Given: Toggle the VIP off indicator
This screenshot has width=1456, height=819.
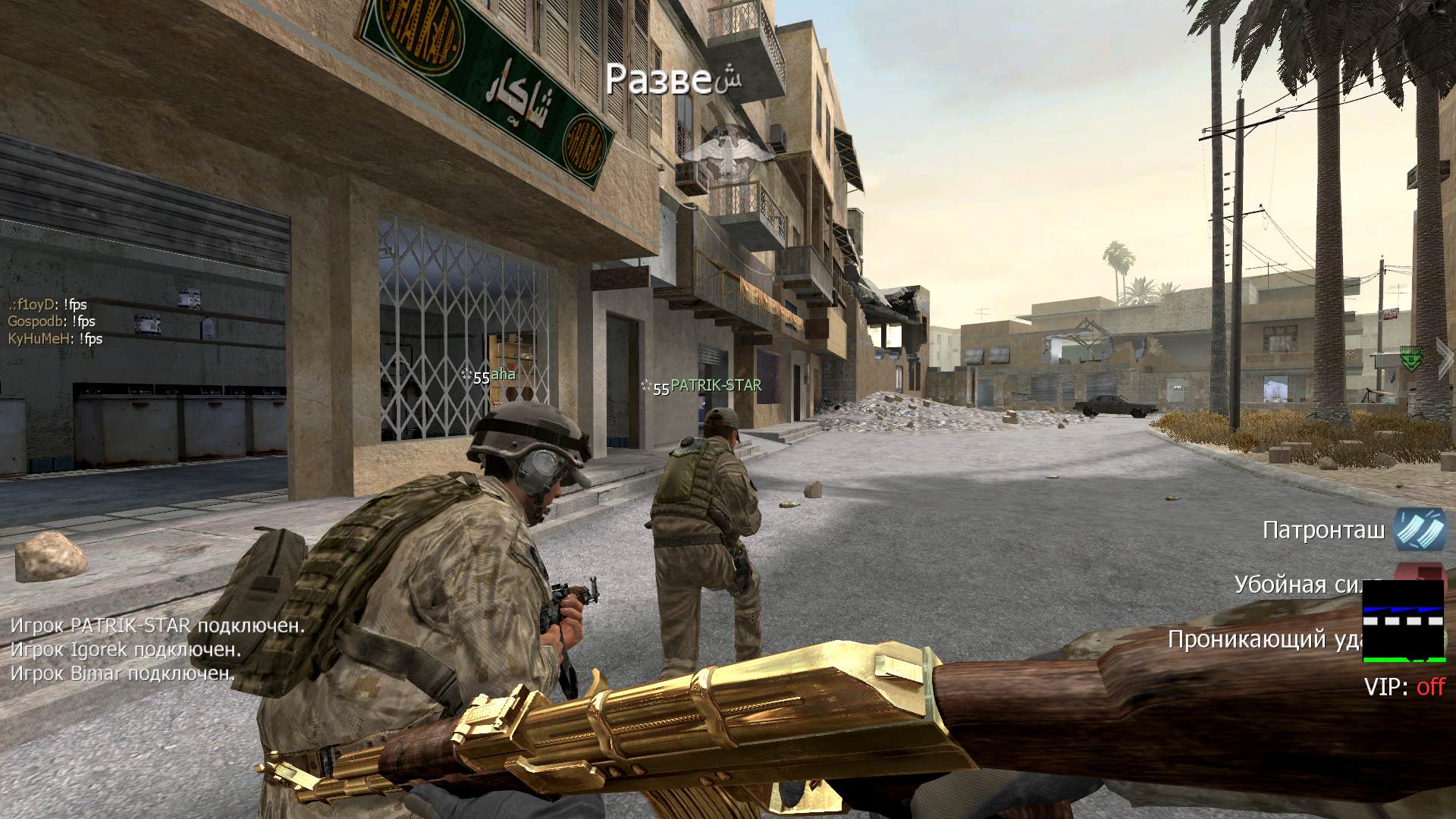Looking at the screenshot, I should pyautogui.click(x=1404, y=687).
